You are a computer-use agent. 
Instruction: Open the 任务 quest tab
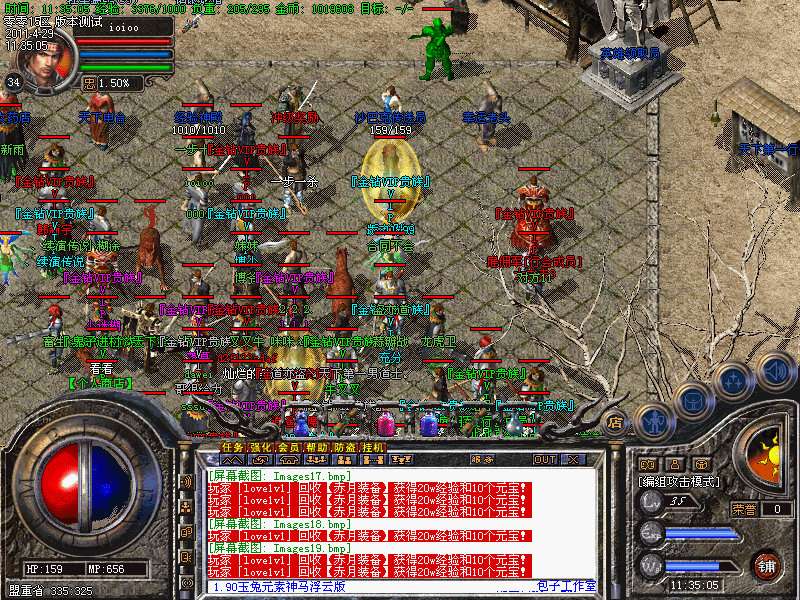point(232,447)
